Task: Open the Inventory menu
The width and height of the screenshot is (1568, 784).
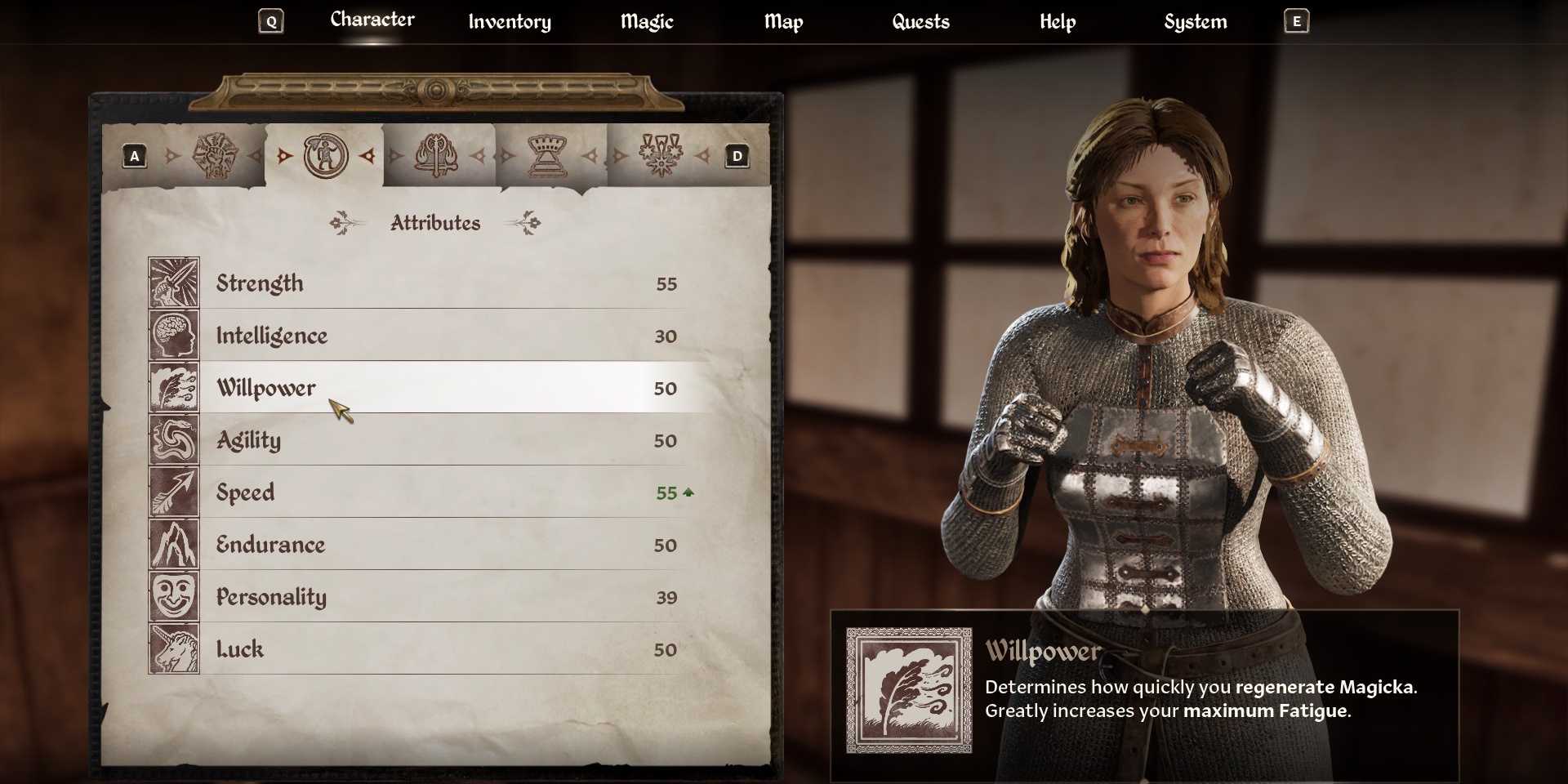Action: pos(509,22)
